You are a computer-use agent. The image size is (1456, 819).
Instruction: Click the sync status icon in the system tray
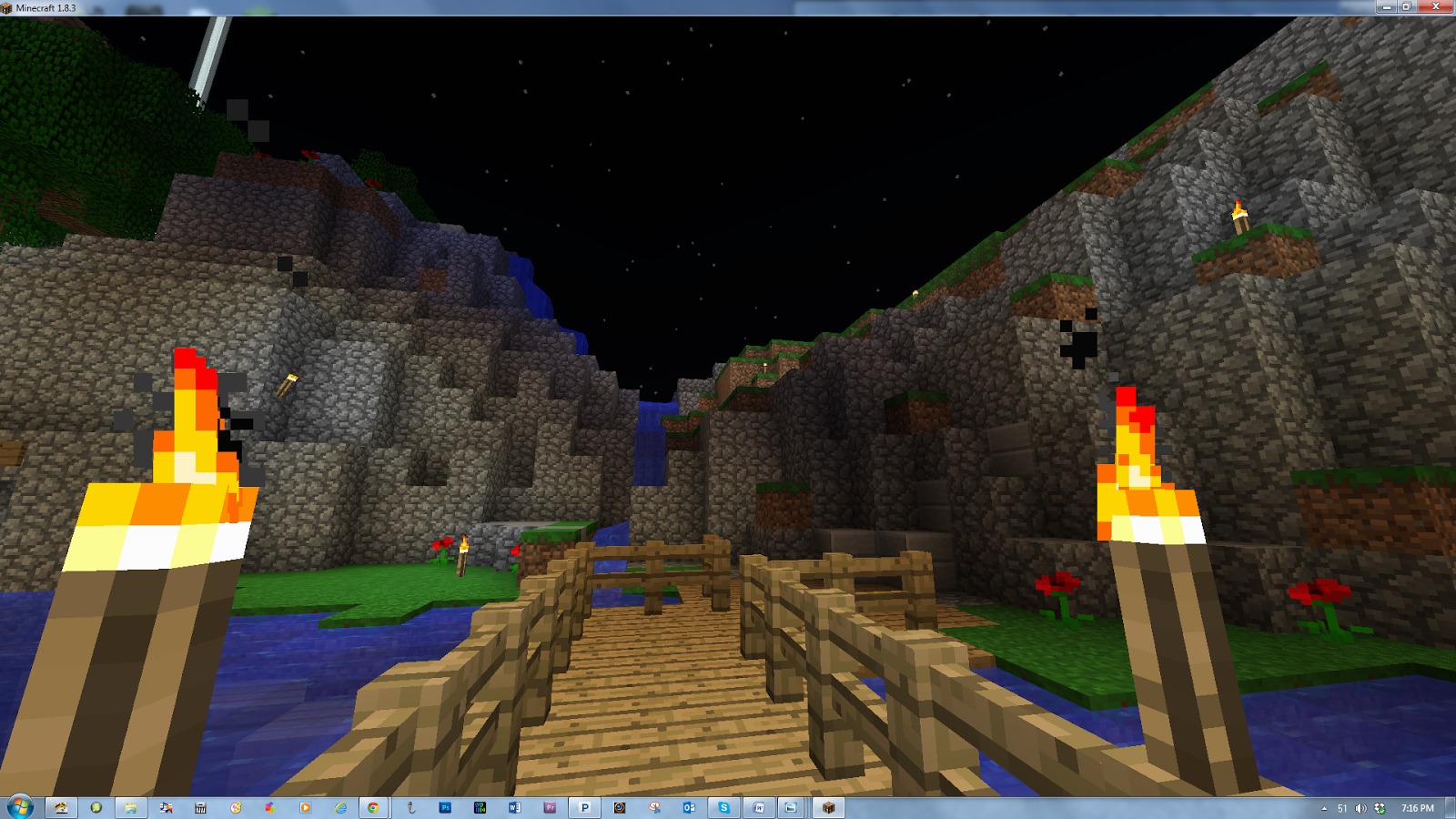(1382, 809)
